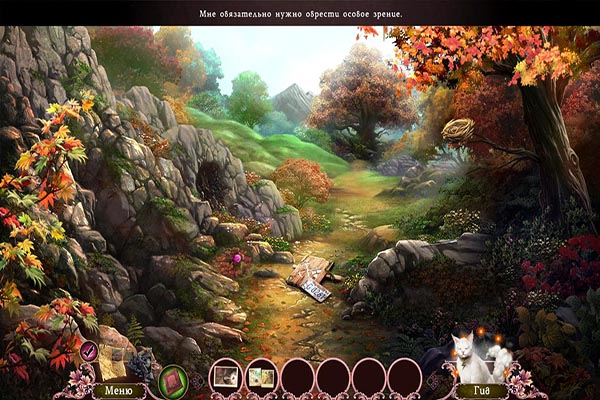Select the second inventory slot with cards
Image resolution: width=600 pixels, height=400 pixels.
[262, 376]
